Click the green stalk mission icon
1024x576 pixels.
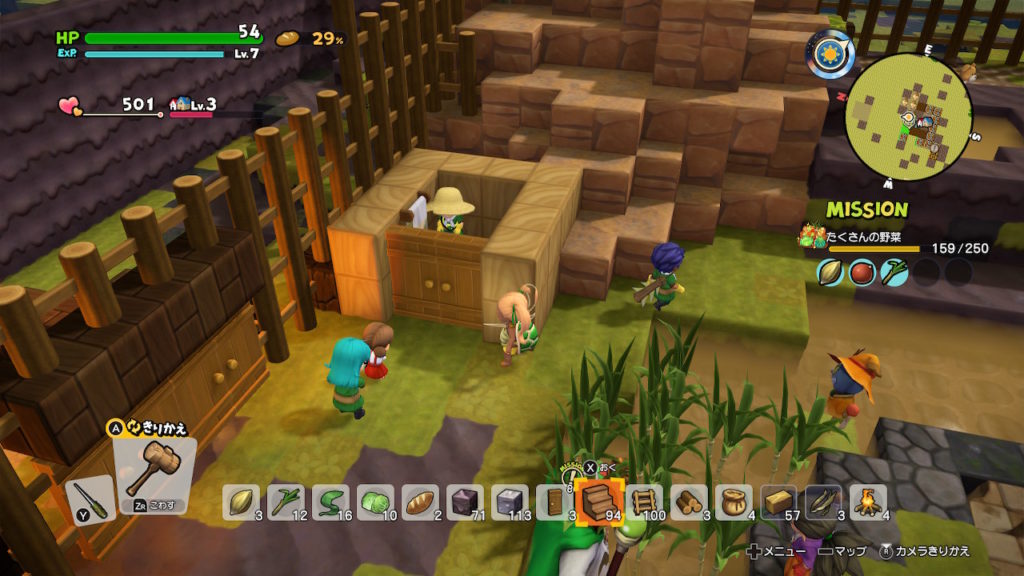pyautogui.click(x=895, y=272)
